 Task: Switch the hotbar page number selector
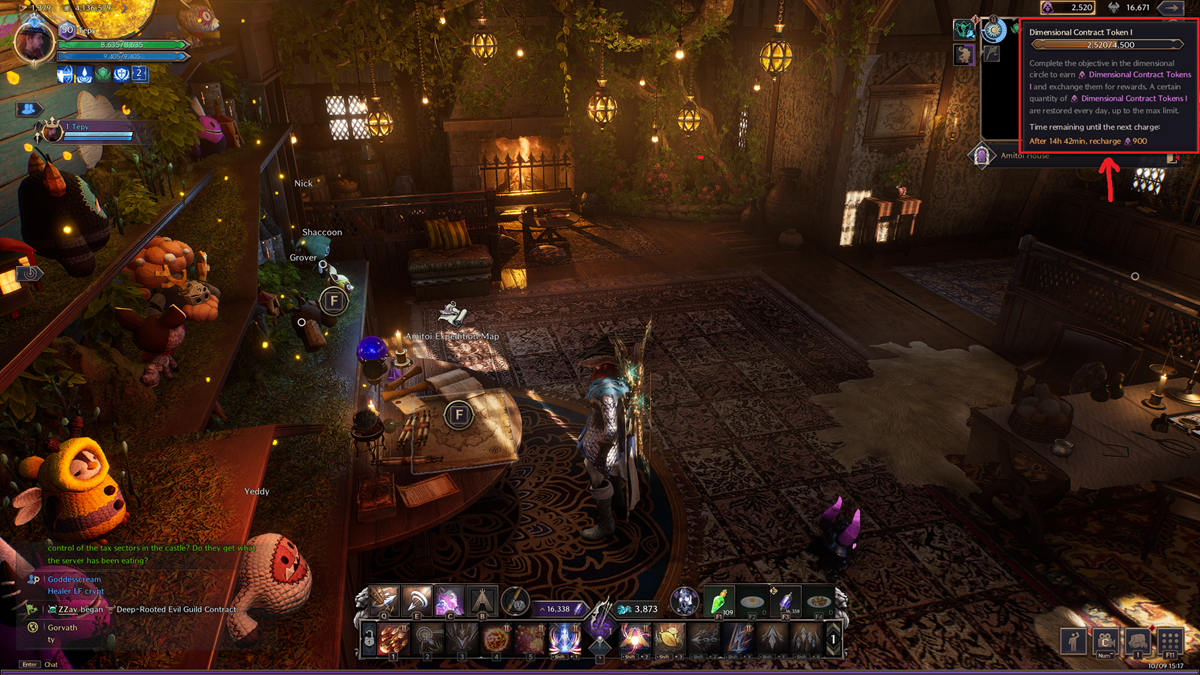pos(833,639)
